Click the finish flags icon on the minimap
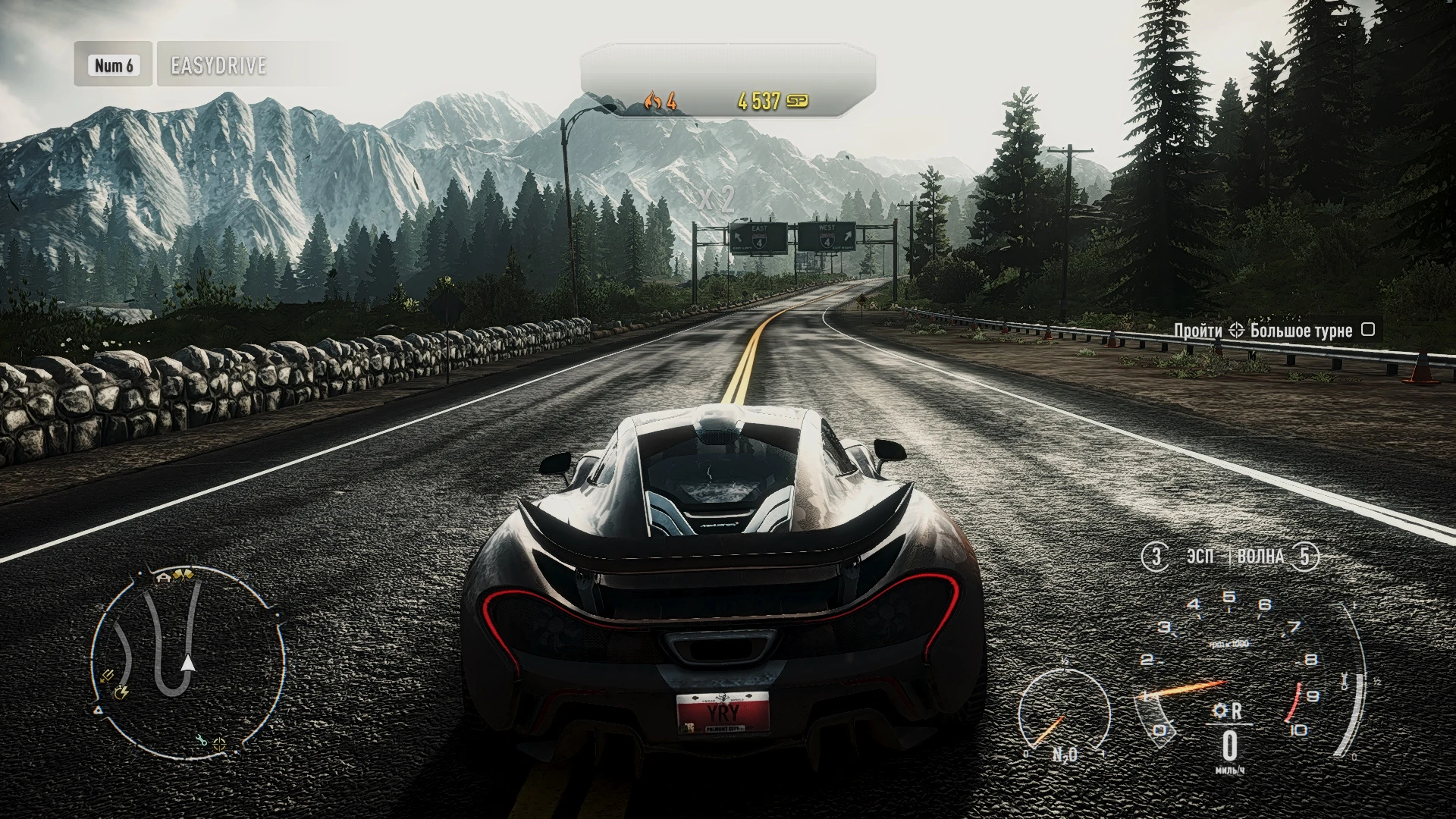 click(183, 575)
